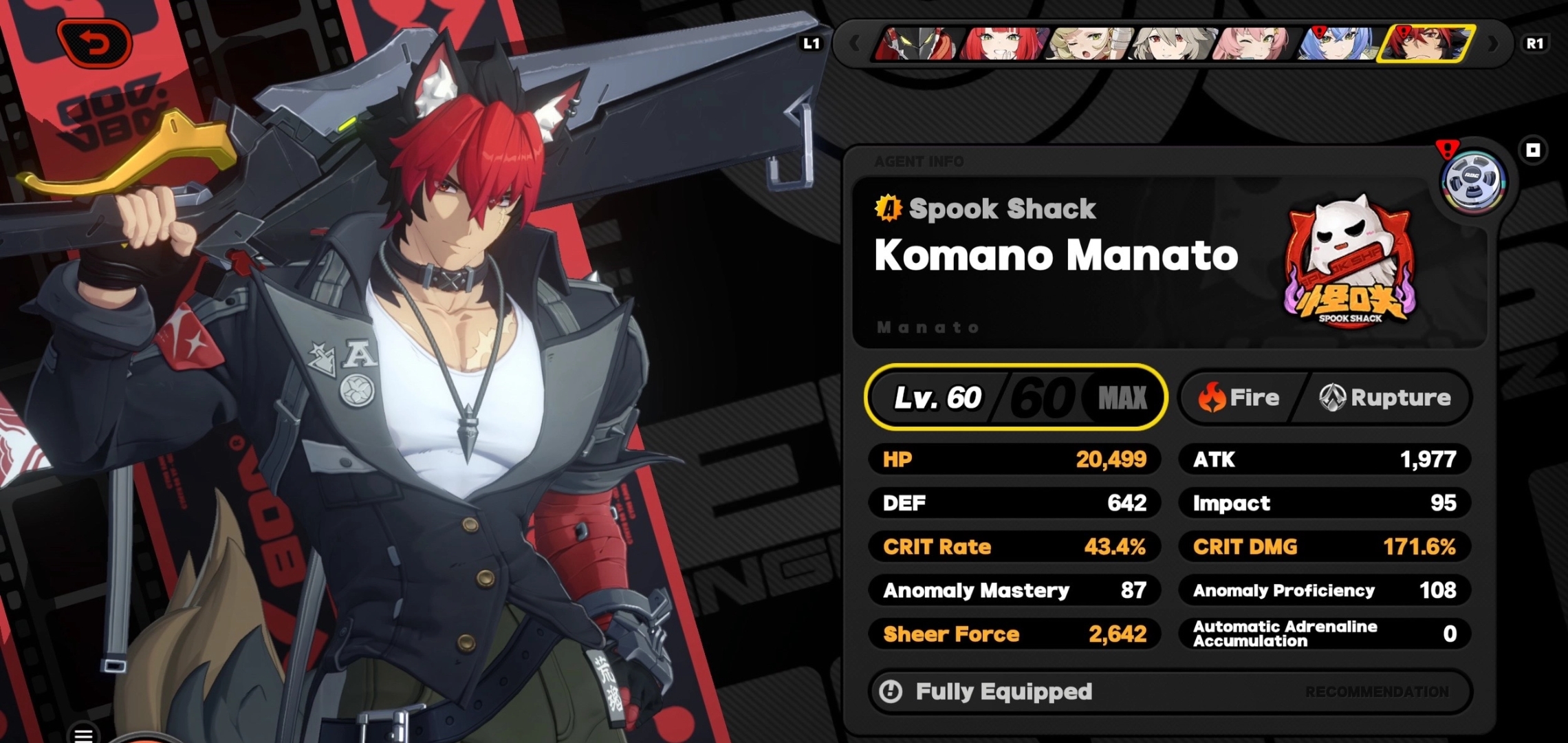Viewport: 1568px width, 743px height.
Task: Show previous agents with the left arrow
Action: coord(854,44)
